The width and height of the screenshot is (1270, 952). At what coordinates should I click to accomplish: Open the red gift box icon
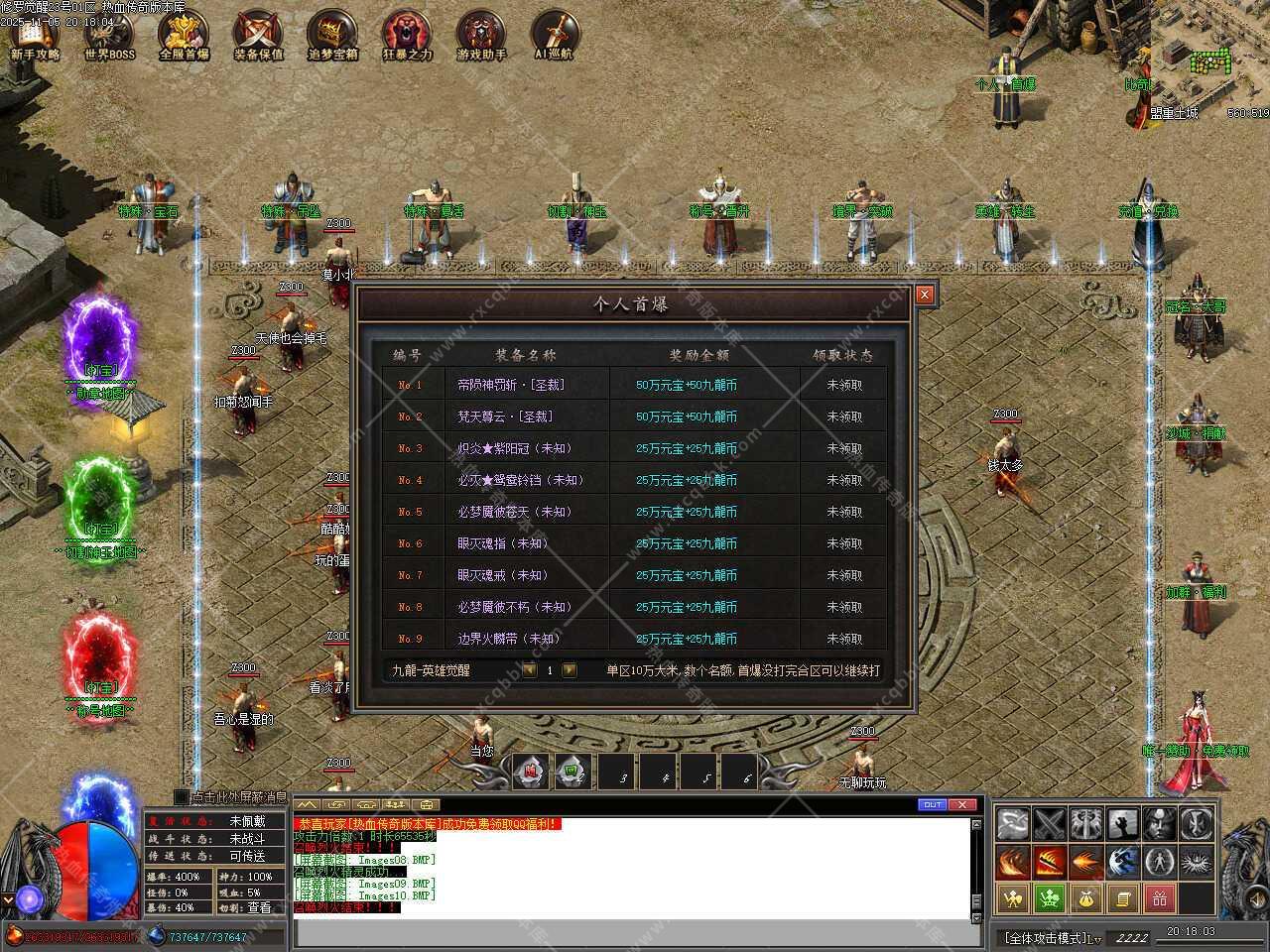(1159, 899)
